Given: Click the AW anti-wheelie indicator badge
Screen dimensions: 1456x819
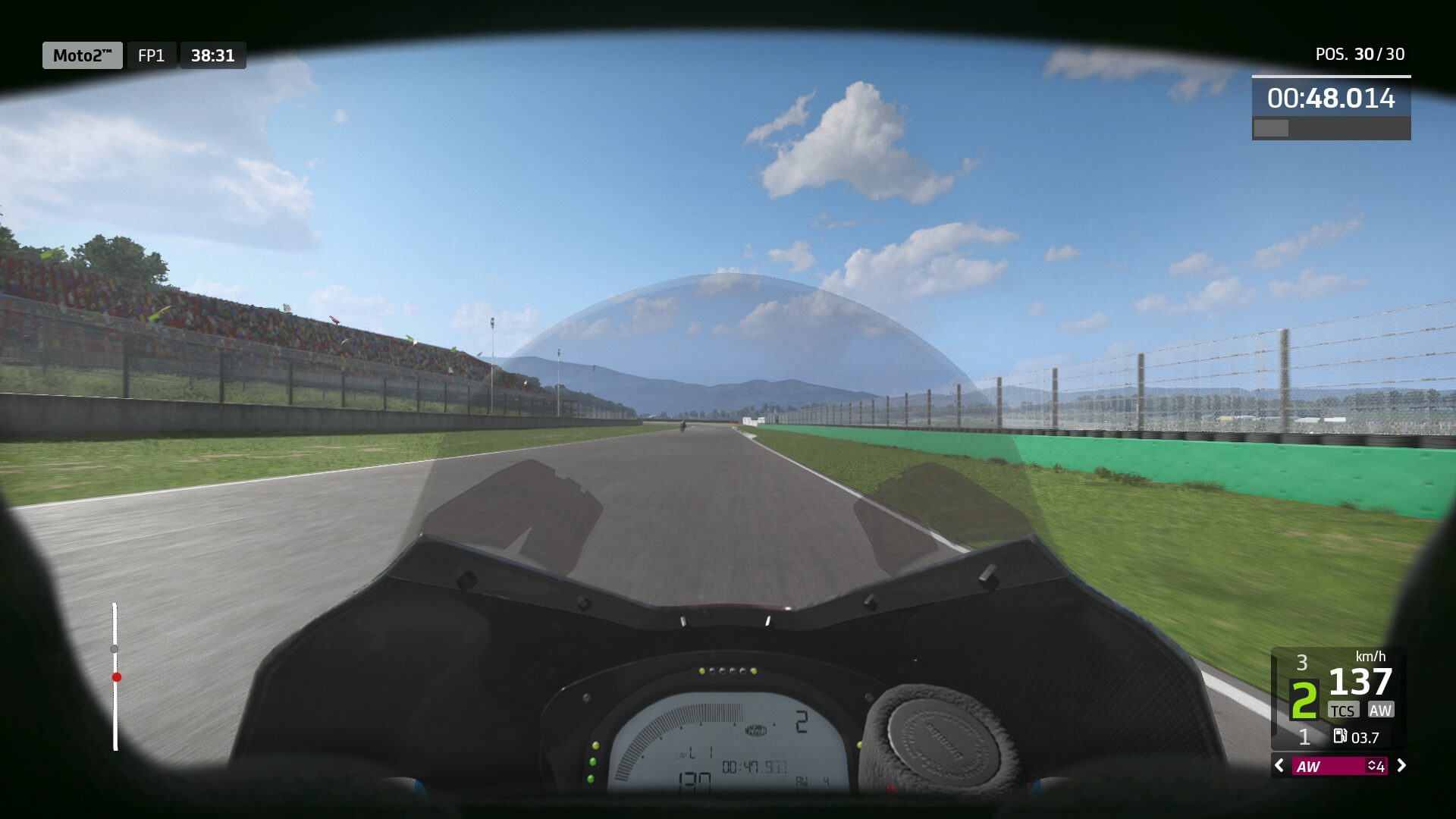Looking at the screenshot, I should (1381, 710).
